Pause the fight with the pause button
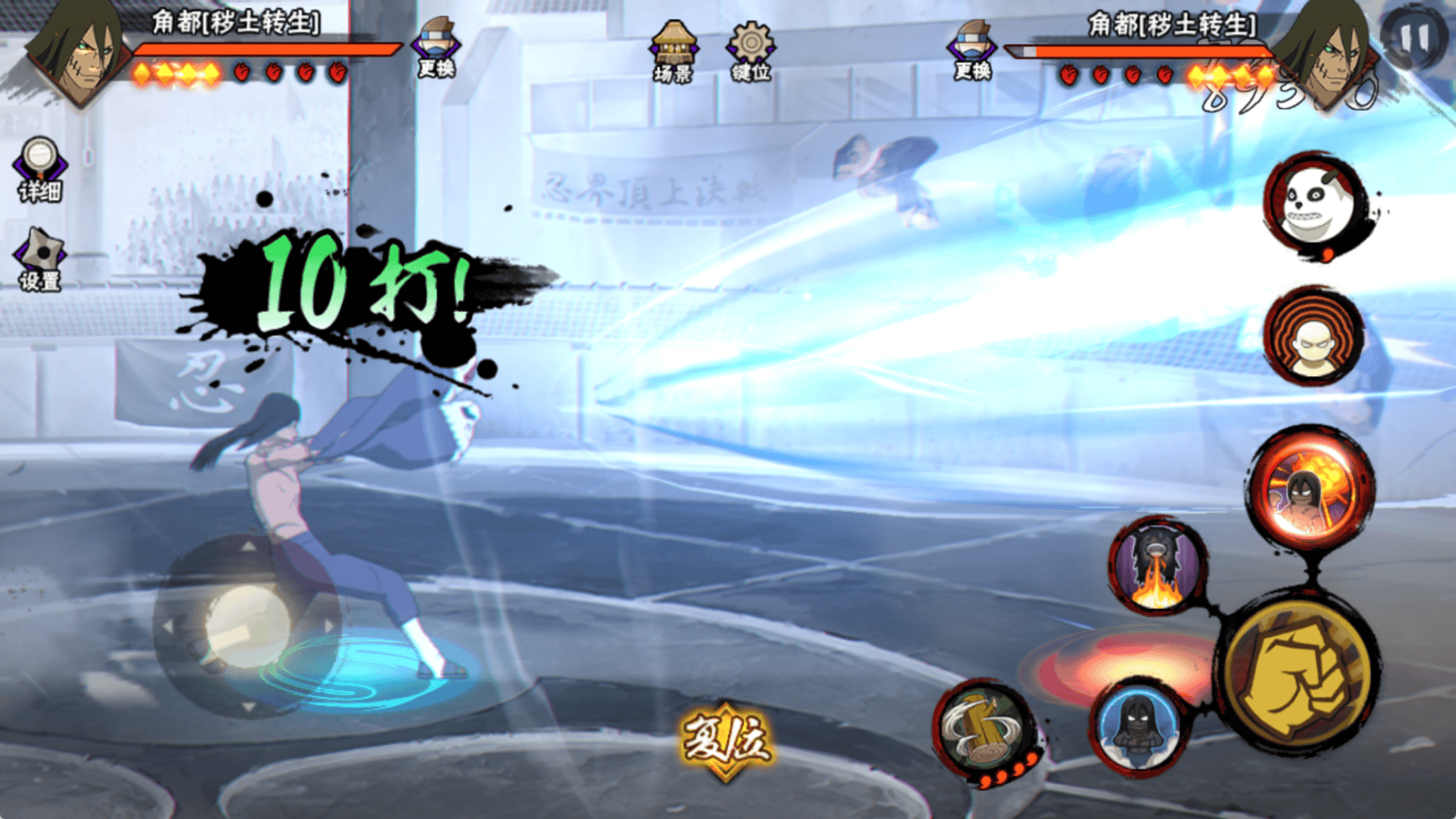The image size is (1456, 819). coord(1413,38)
